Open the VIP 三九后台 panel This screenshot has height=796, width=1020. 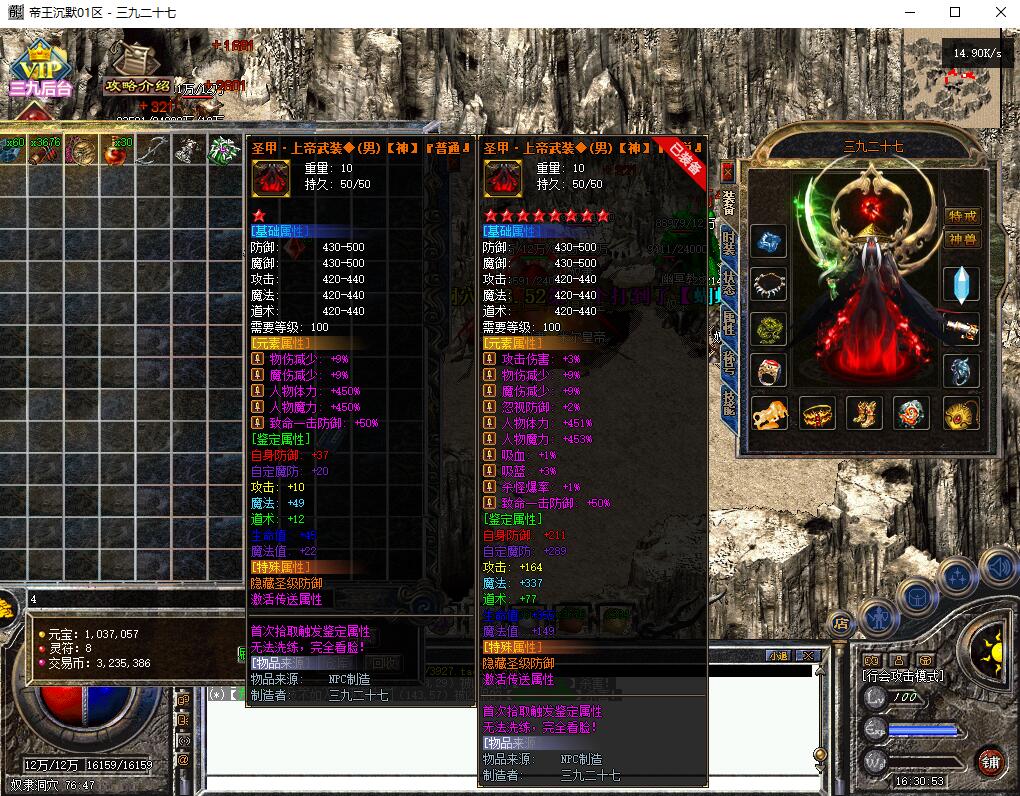tap(40, 70)
